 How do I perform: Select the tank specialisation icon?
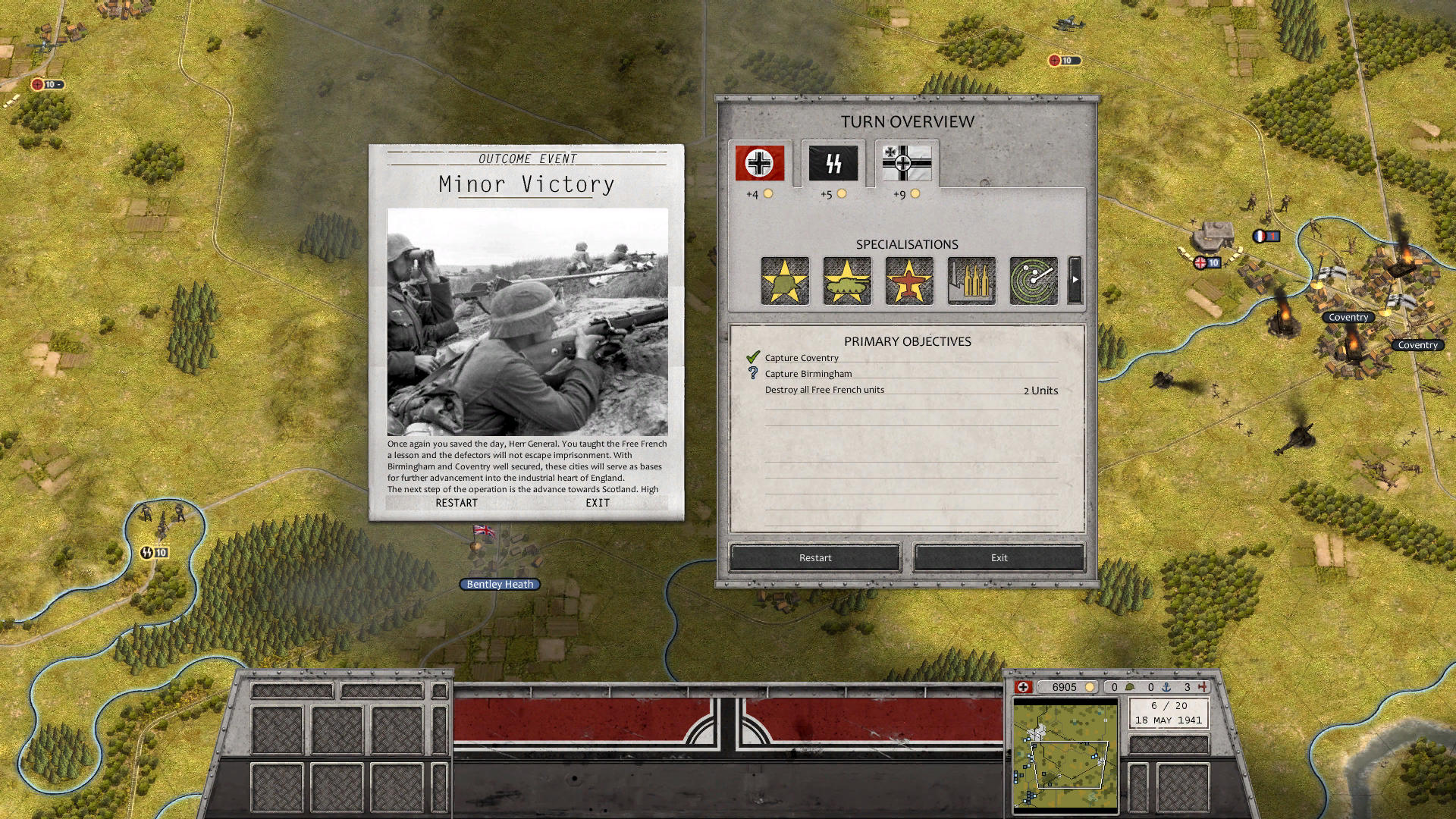coord(847,281)
